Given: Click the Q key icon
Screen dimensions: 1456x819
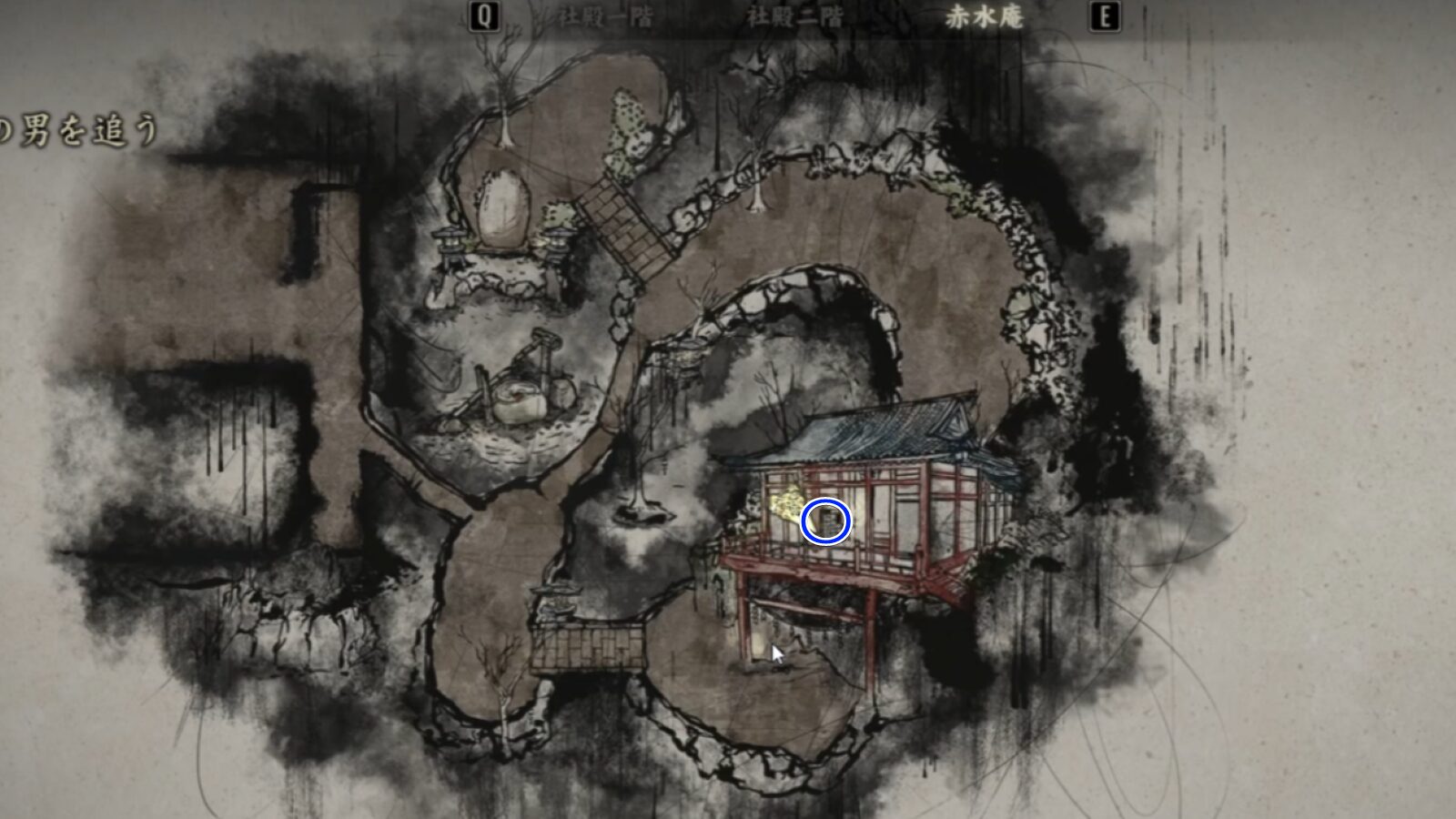Looking at the screenshot, I should coord(485,15).
